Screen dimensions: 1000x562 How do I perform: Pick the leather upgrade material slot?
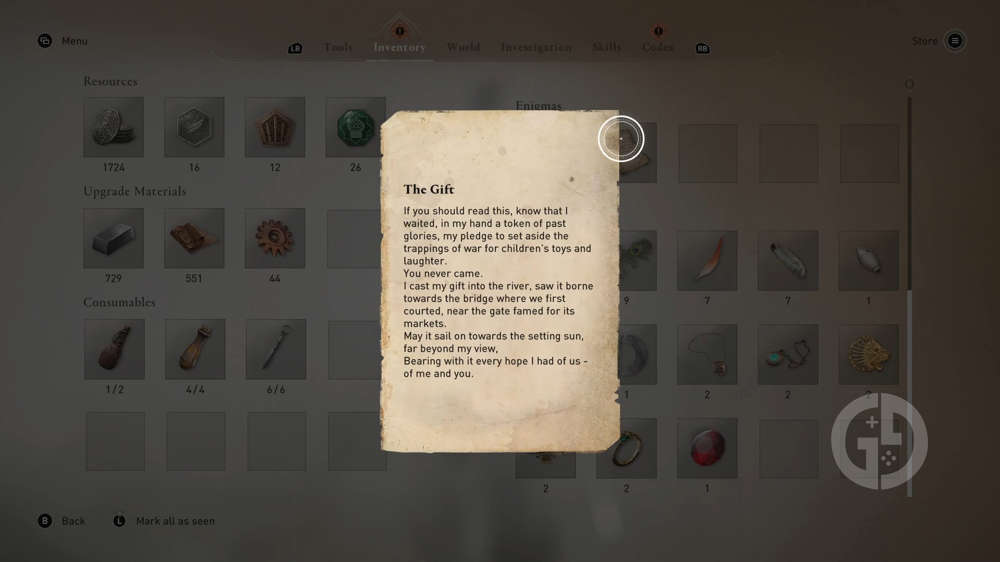194,238
